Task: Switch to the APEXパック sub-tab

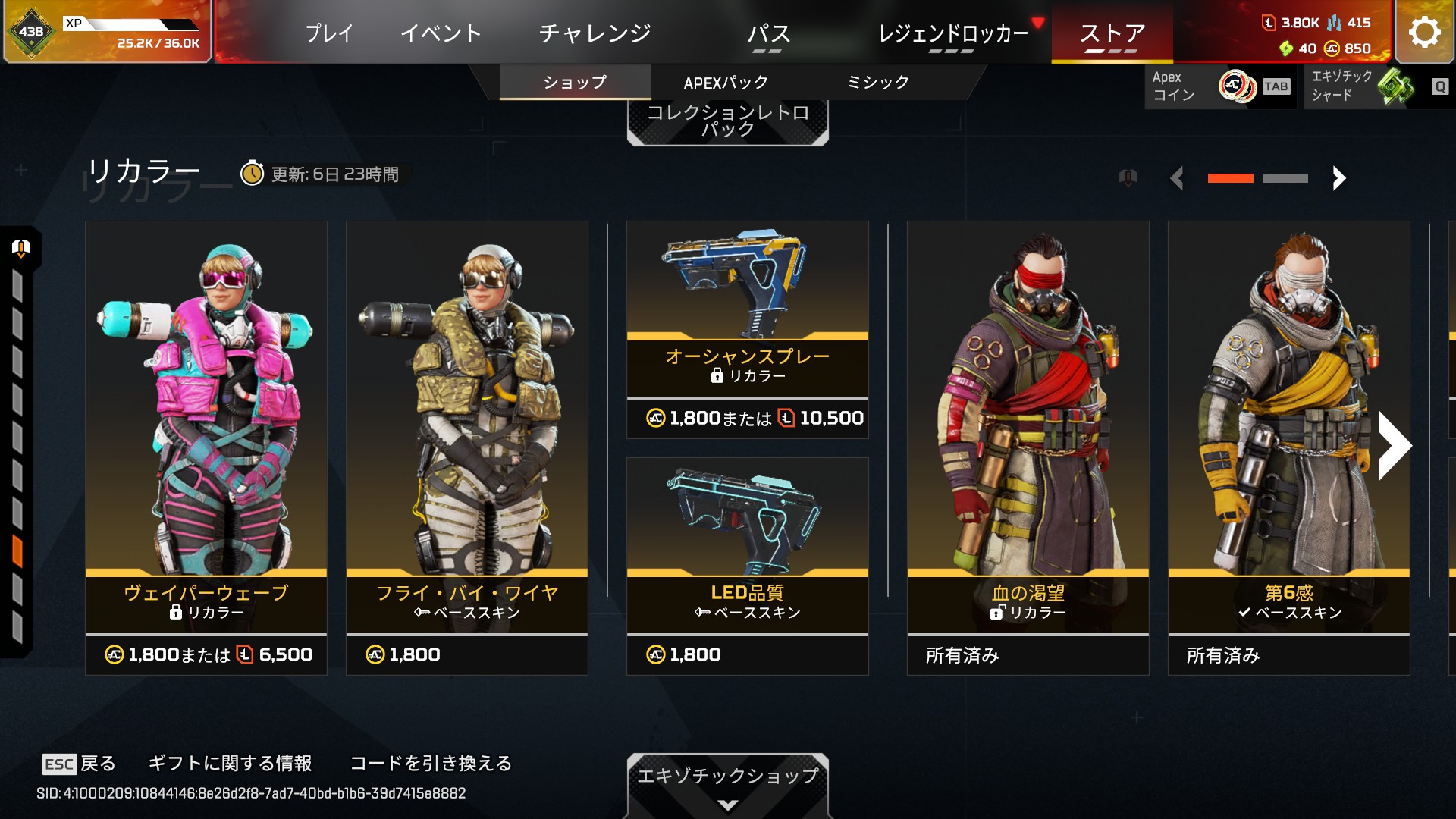Action: click(726, 83)
